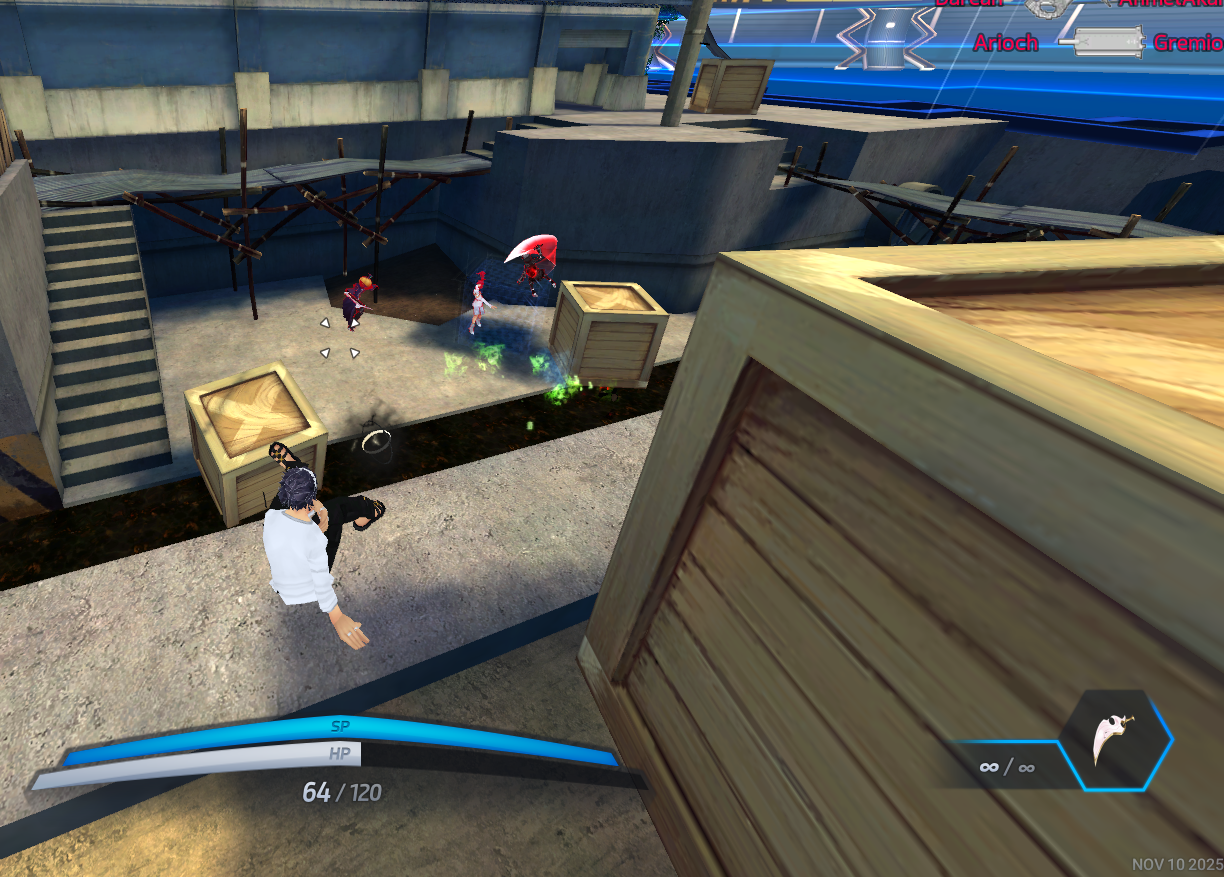Click the Arioch name in the kill feed
The width and height of the screenshot is (1224, 877).
pos(1005,43)
